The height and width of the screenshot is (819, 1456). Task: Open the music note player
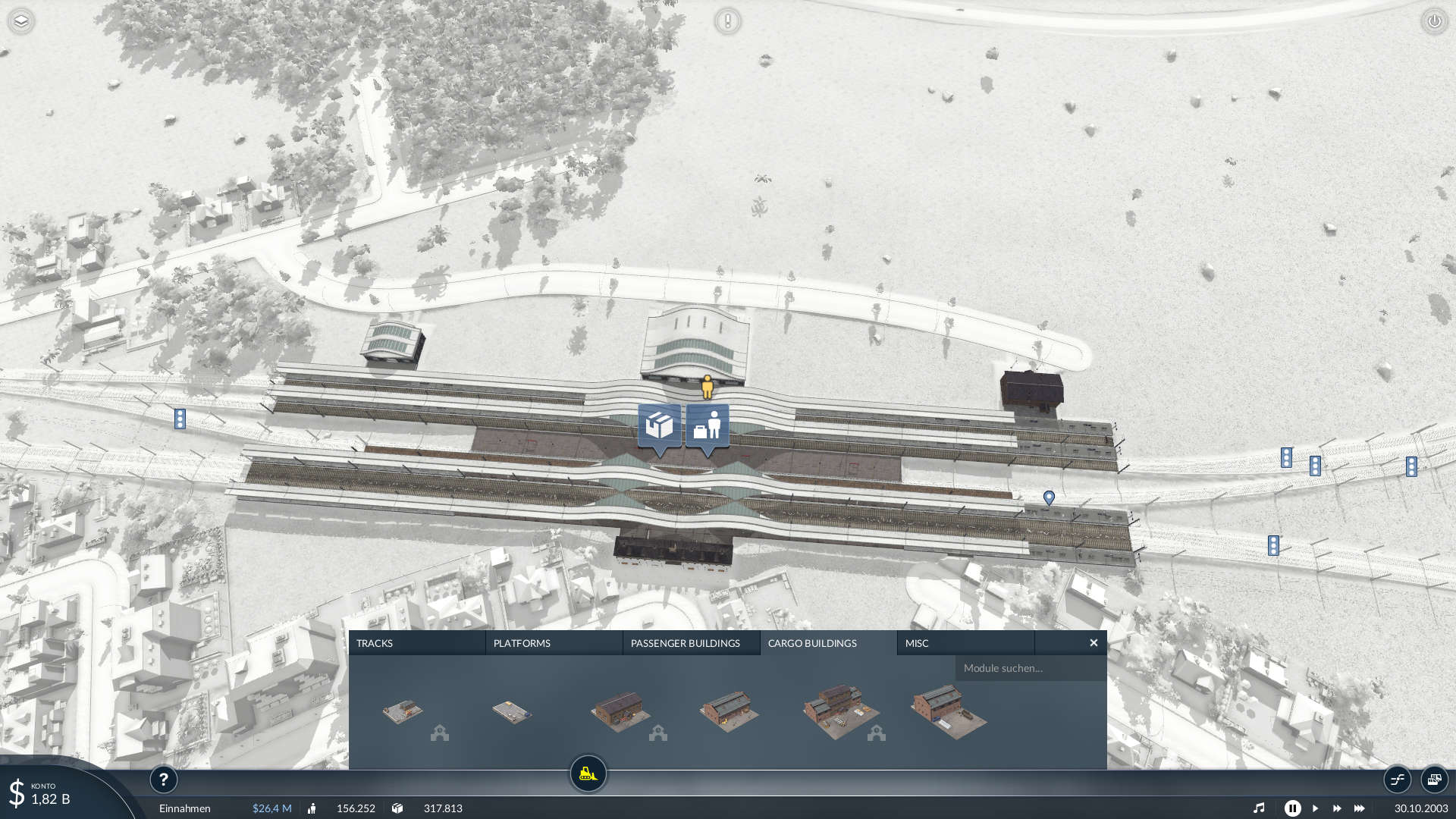point(1259,808)
